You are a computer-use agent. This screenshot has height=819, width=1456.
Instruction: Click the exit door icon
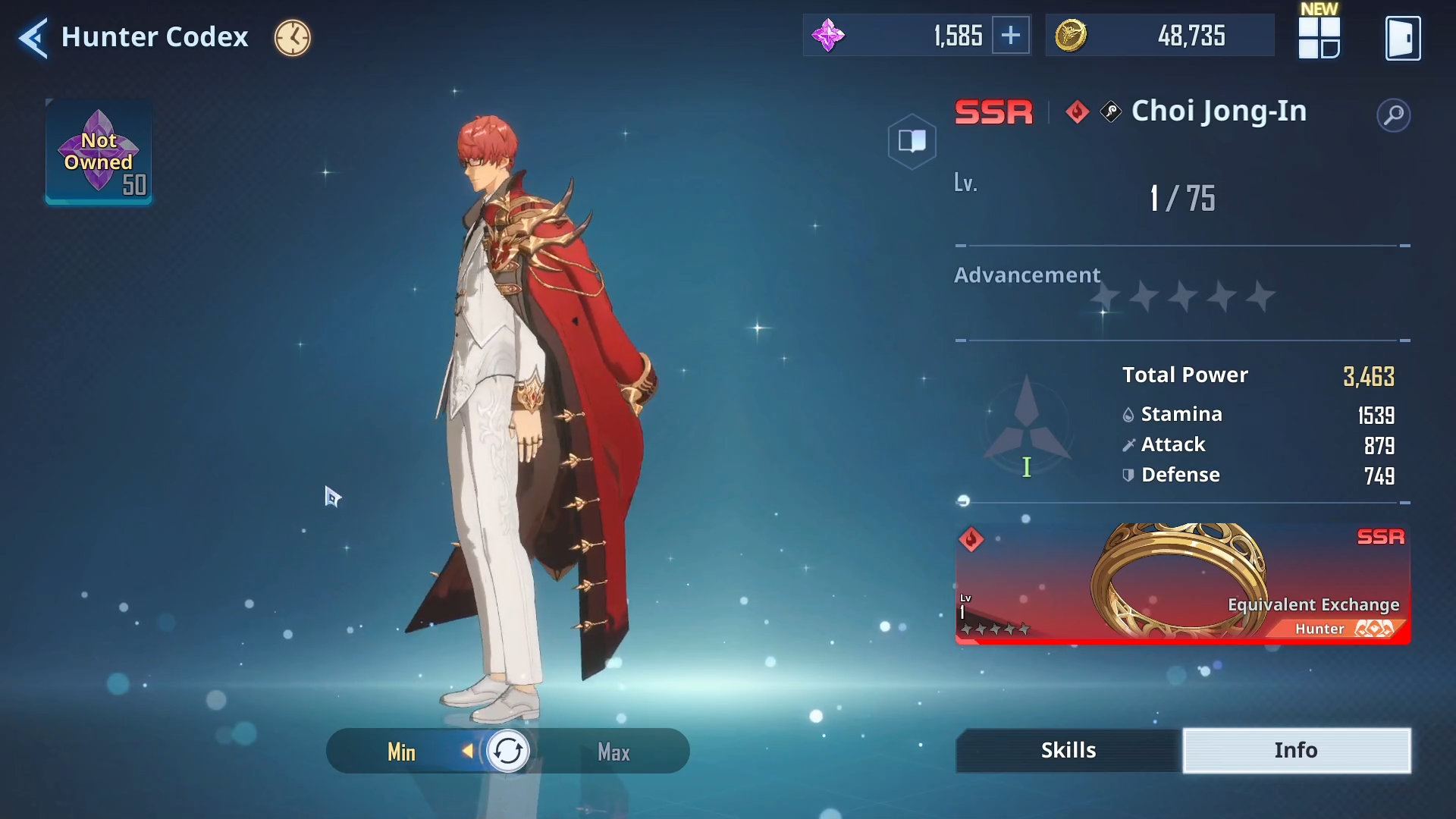[1402, 38]
